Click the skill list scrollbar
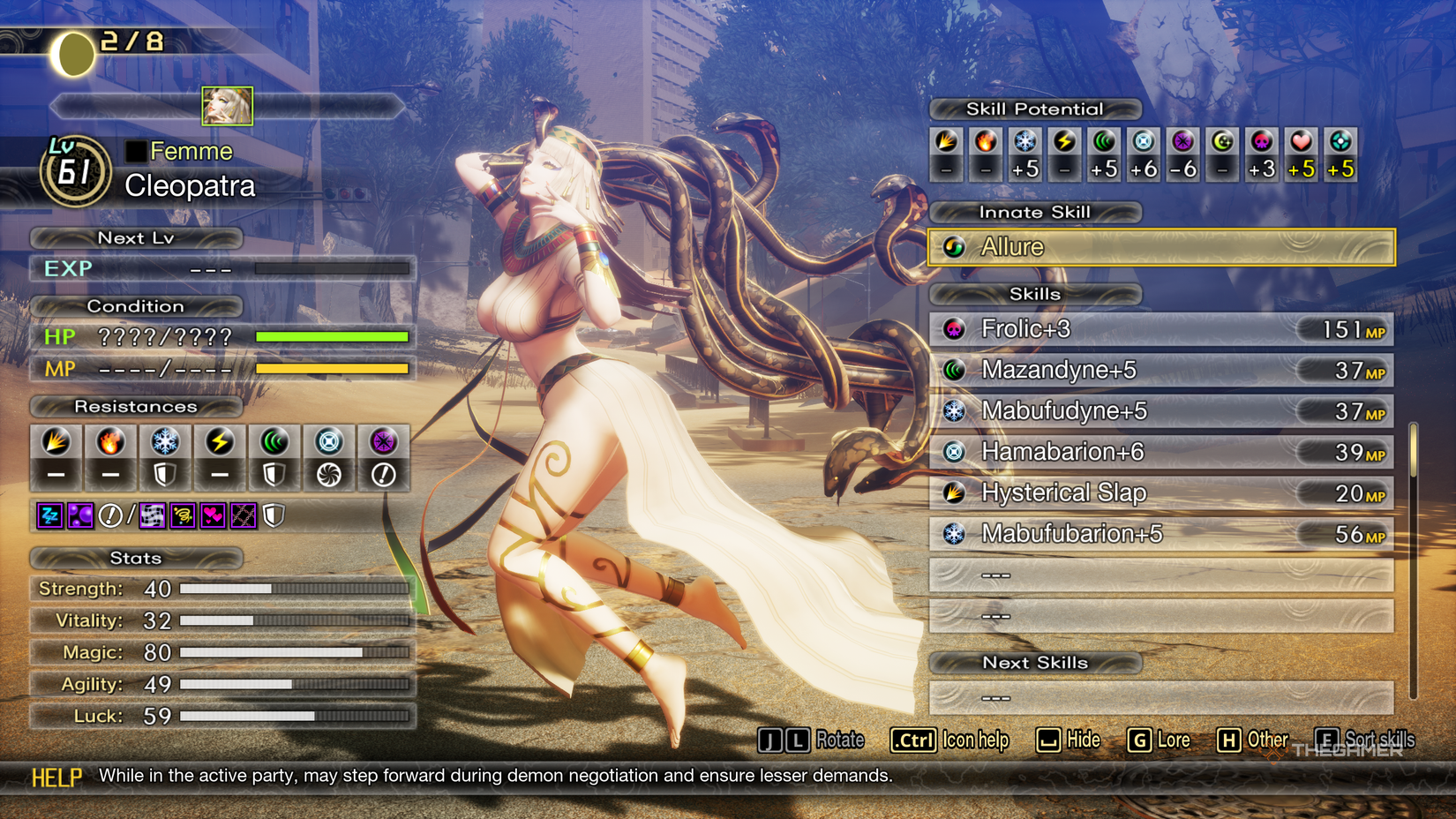Viewport: 1456px width, 819px height. (1413, 450)
